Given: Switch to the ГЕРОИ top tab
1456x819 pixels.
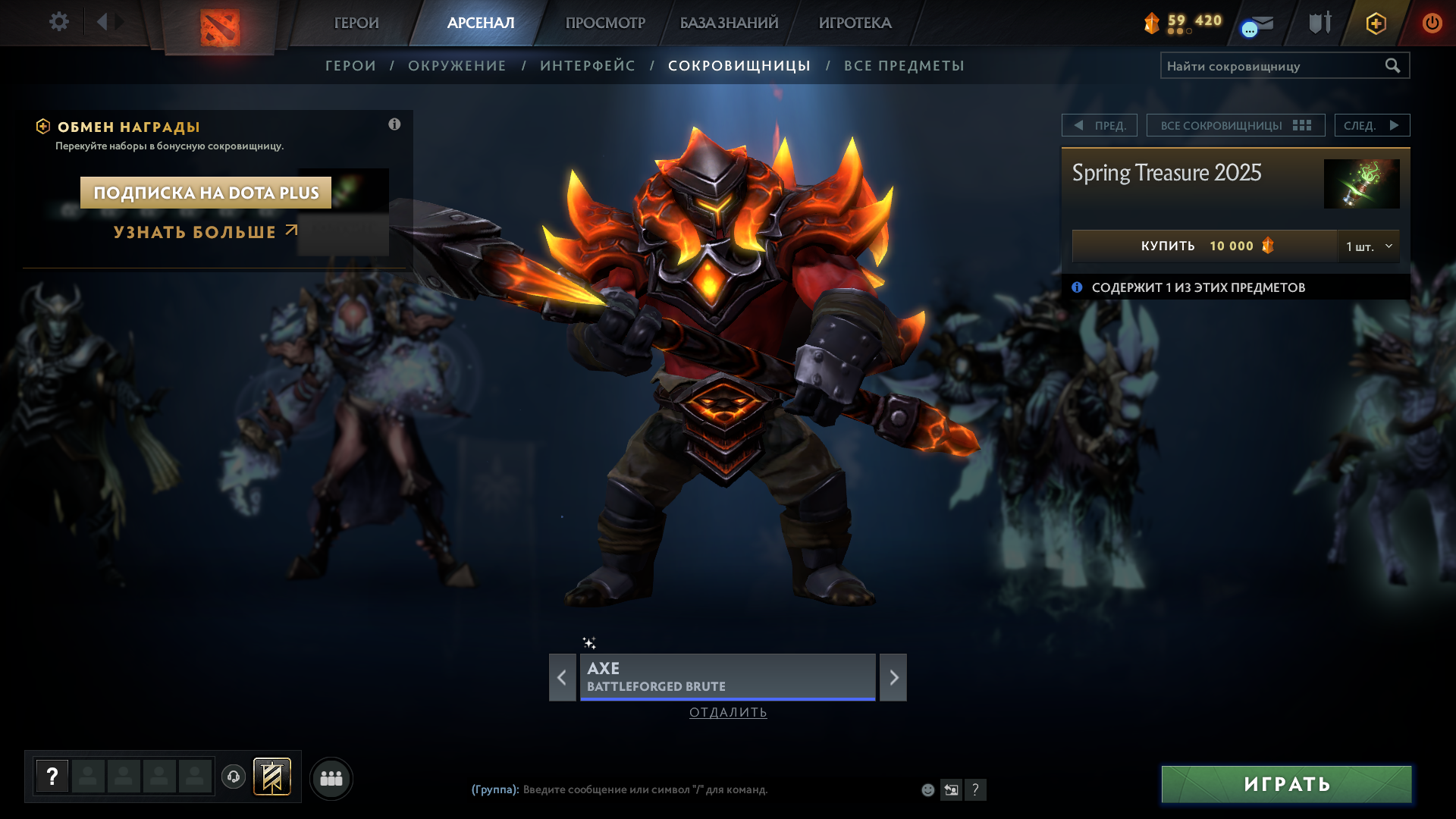Looking at the screenshot, I should click(x=356, y=23).
